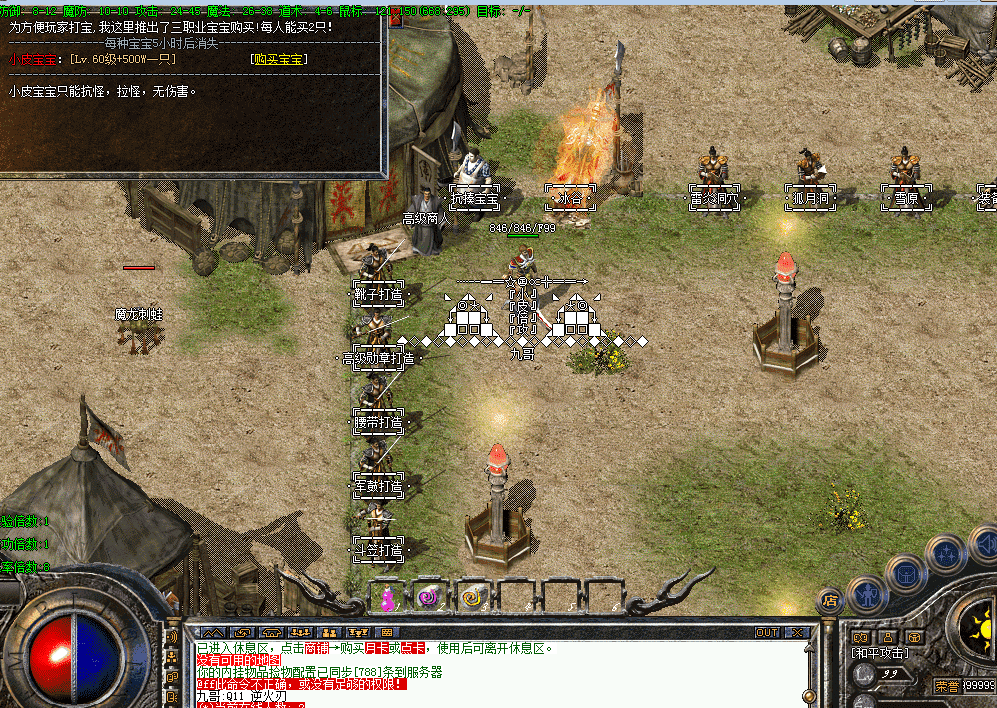Open the skills round button with stars

point(945,553)
